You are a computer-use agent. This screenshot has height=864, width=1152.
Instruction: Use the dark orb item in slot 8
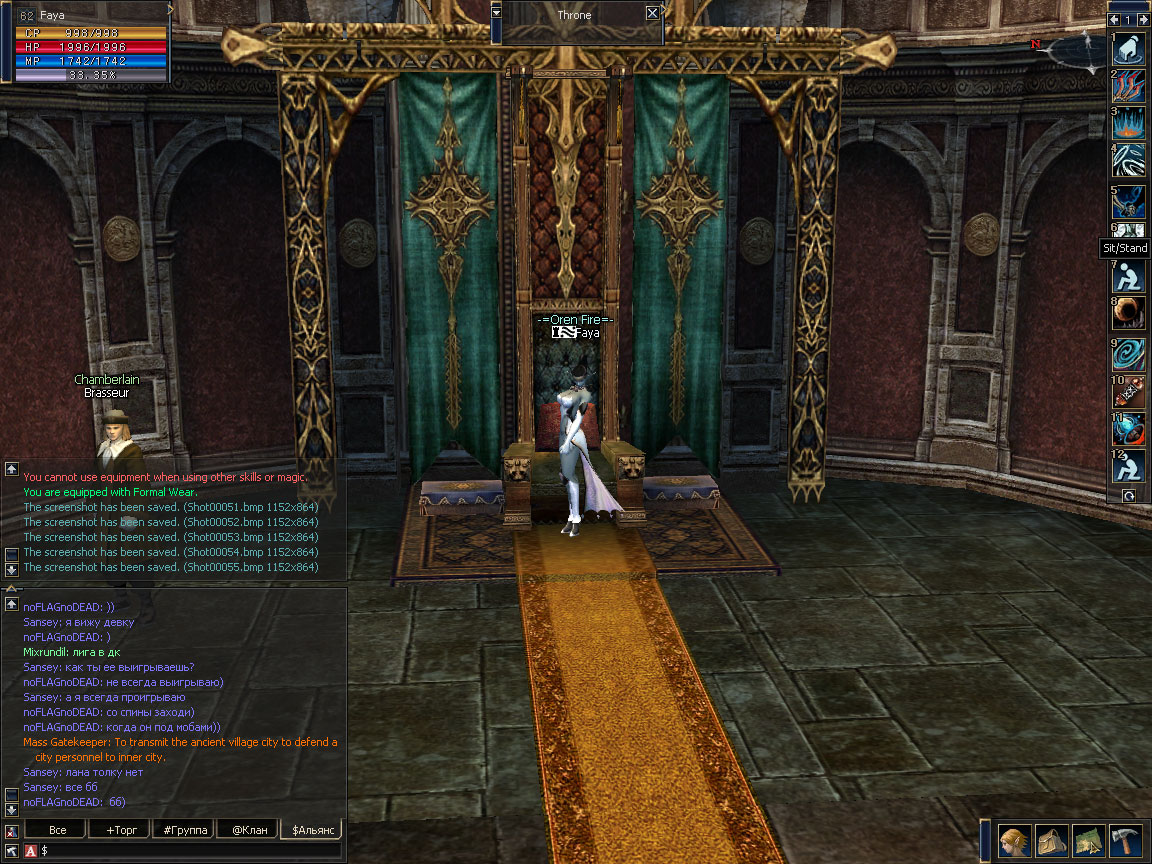[1129, 313]
